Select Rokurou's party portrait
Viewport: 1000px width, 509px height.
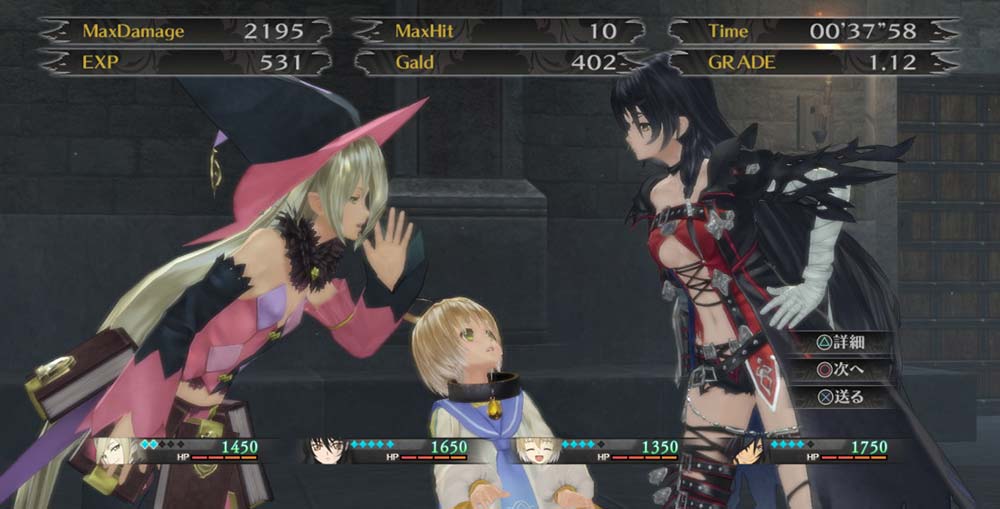(x=745, y=450)
